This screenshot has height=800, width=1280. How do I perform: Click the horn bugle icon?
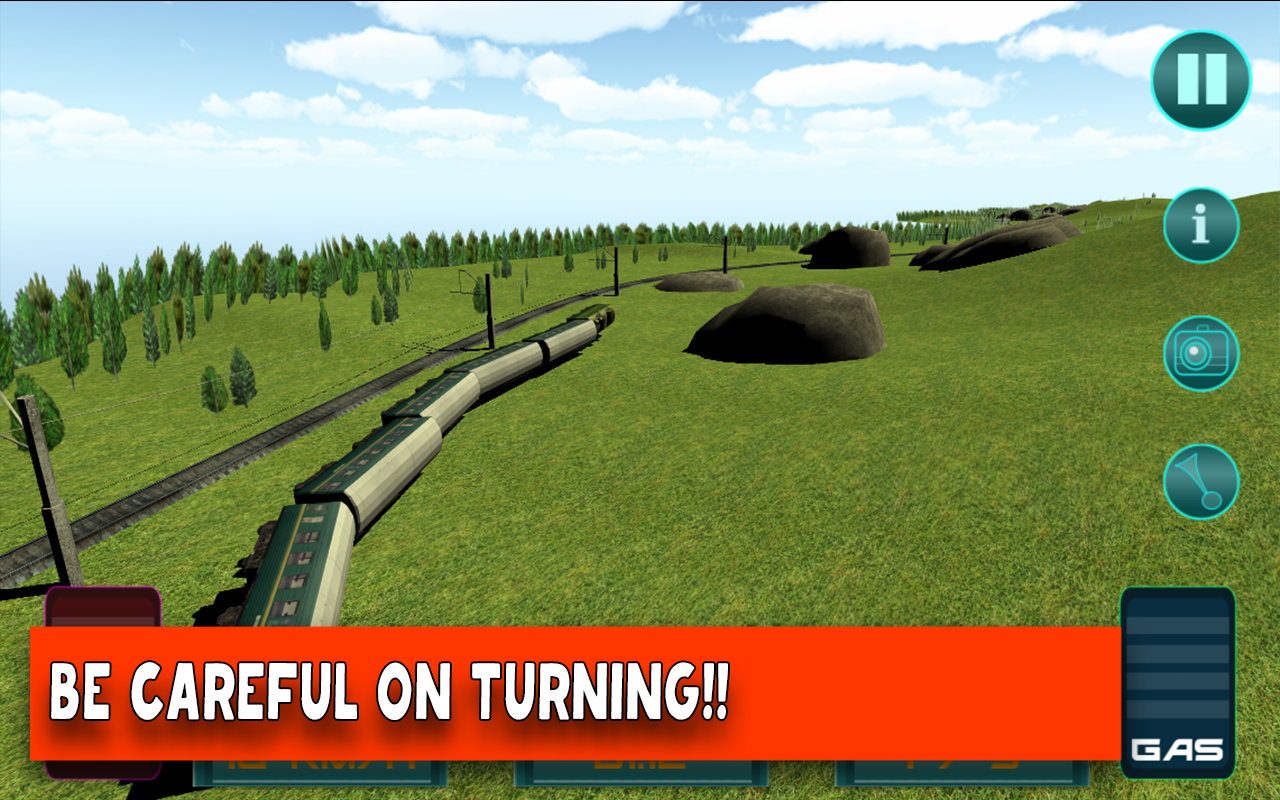click(x=1201, y=481)
